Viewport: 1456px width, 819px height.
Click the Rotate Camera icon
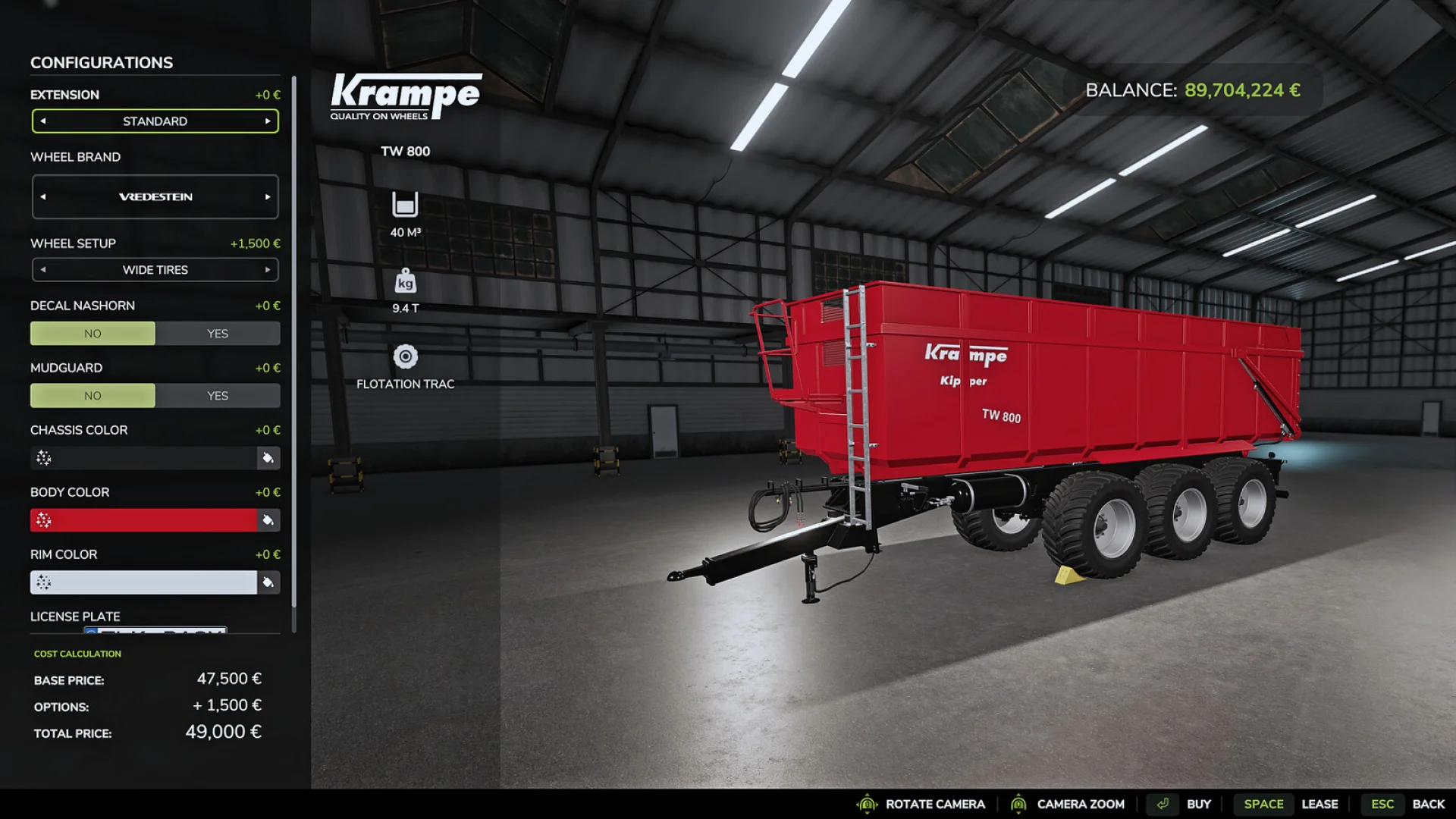[x=866, y=804]
